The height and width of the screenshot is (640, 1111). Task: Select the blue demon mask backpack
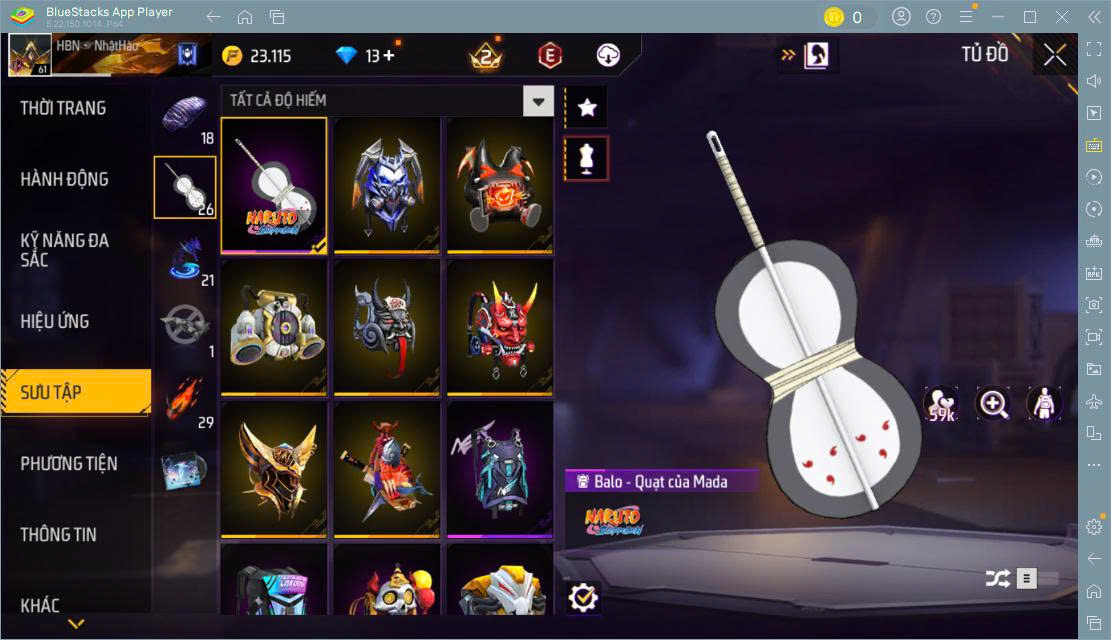click(387, 185)
